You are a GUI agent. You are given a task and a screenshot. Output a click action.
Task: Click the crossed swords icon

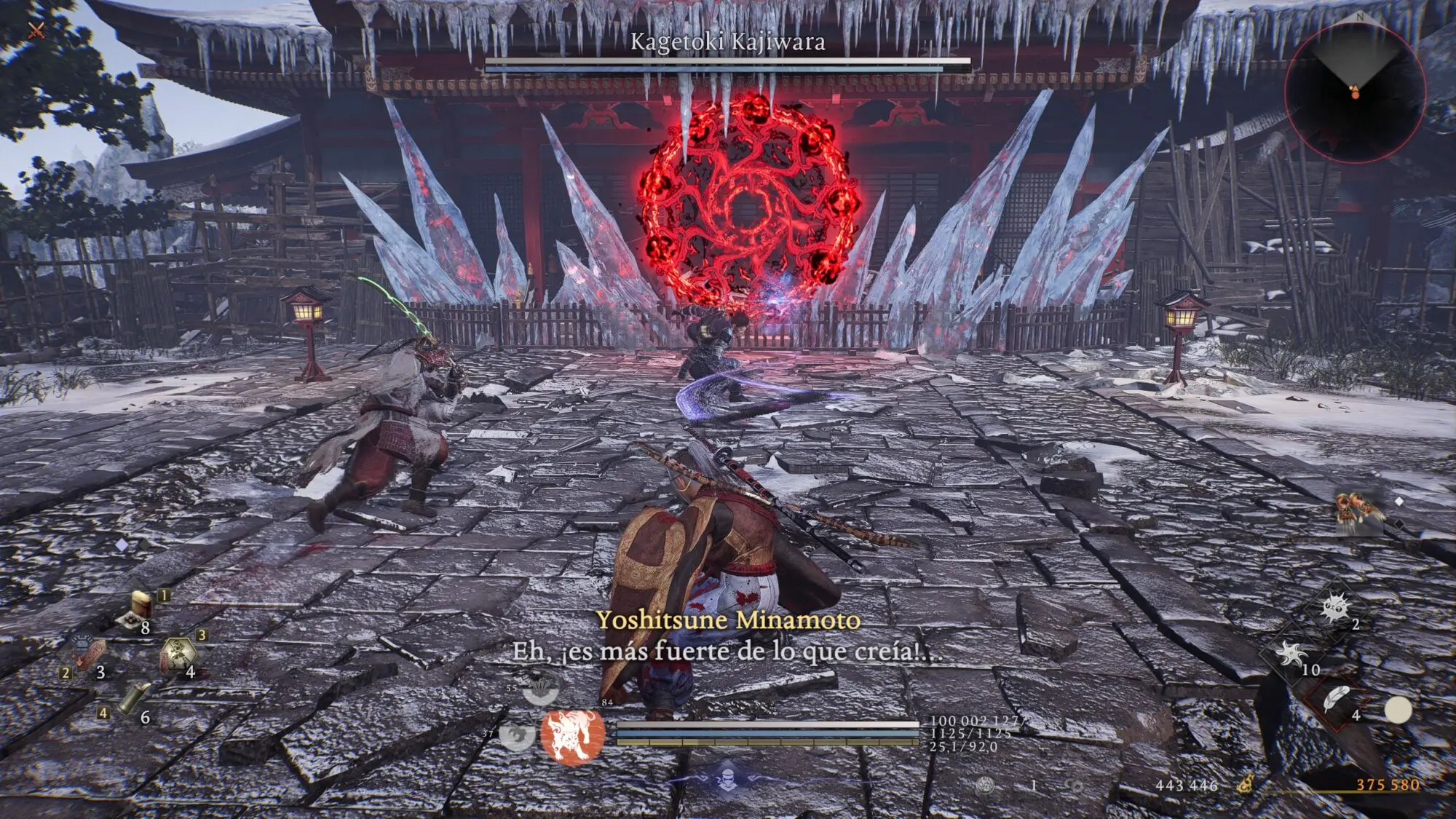point(36,31)
